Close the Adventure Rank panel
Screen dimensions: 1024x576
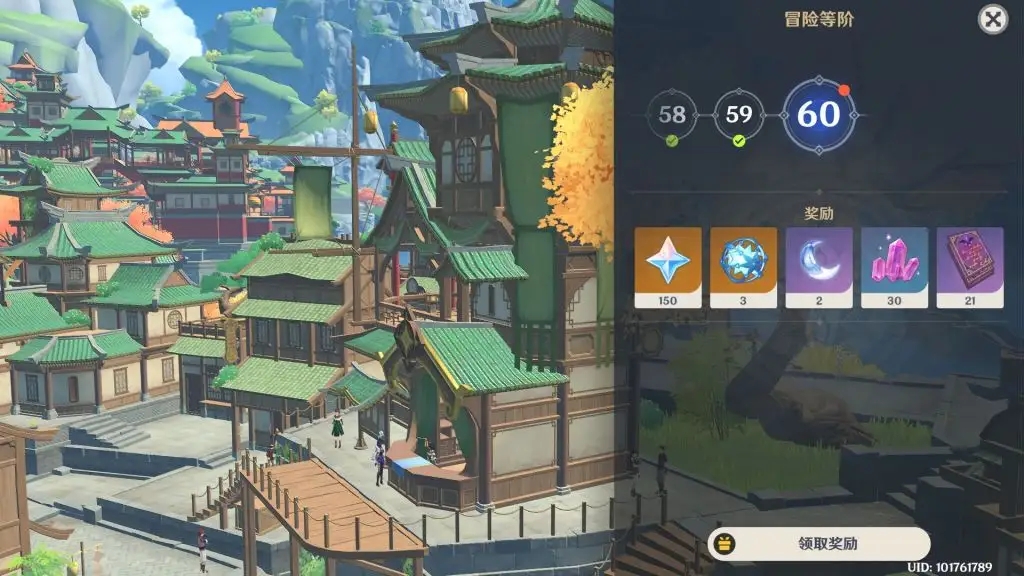tap(992, 19)
